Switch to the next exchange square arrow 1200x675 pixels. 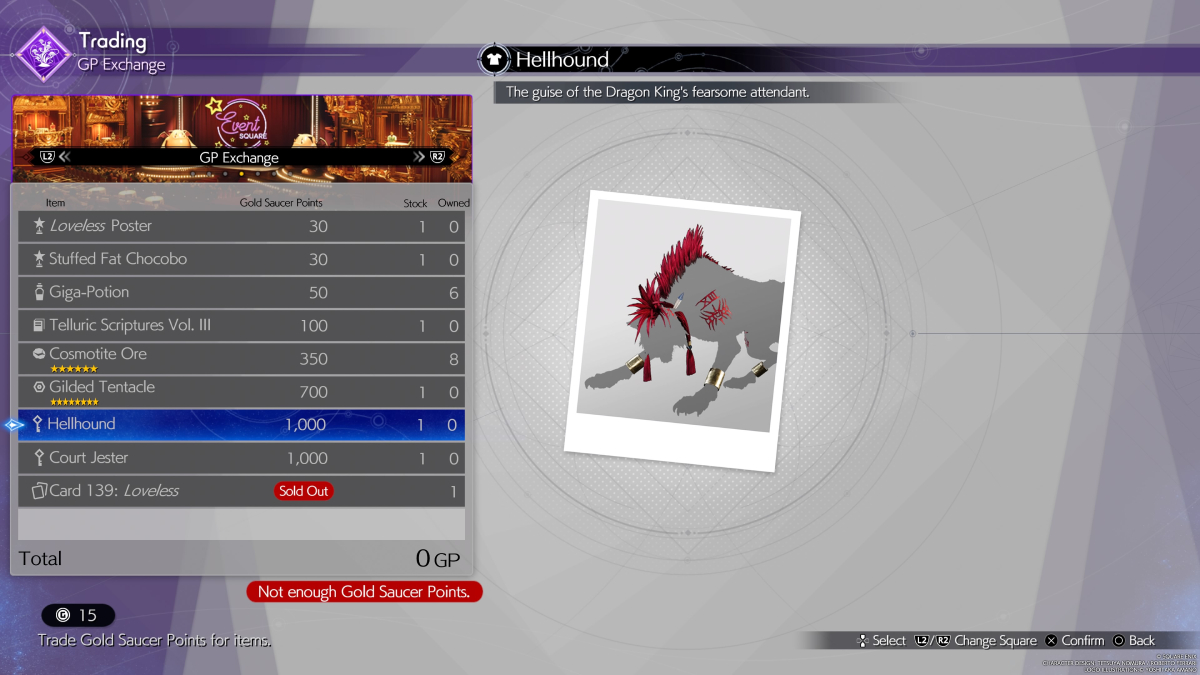(x=419, y=157)
